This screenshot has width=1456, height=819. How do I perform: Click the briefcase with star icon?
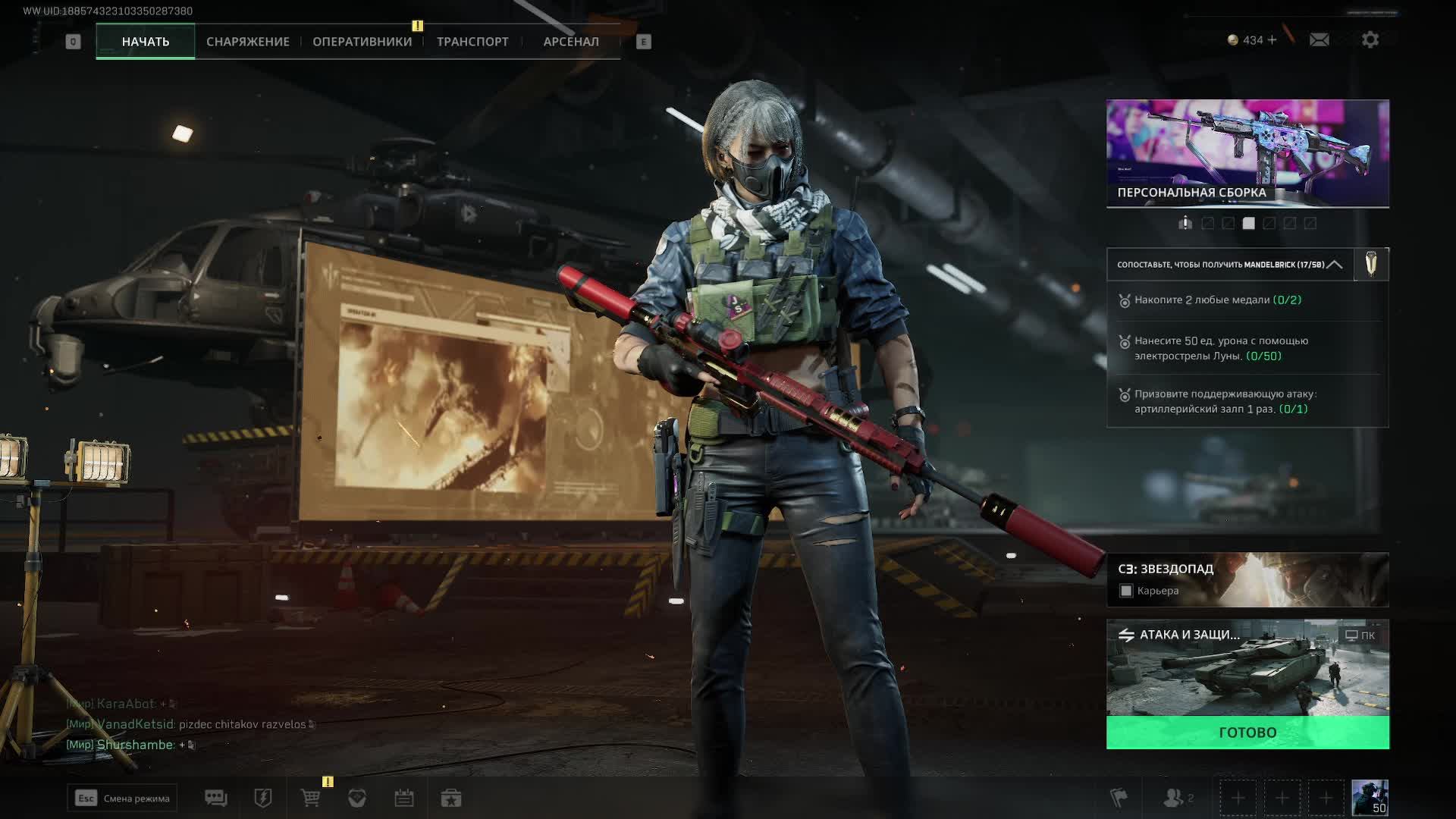click(x=451, y=798)
